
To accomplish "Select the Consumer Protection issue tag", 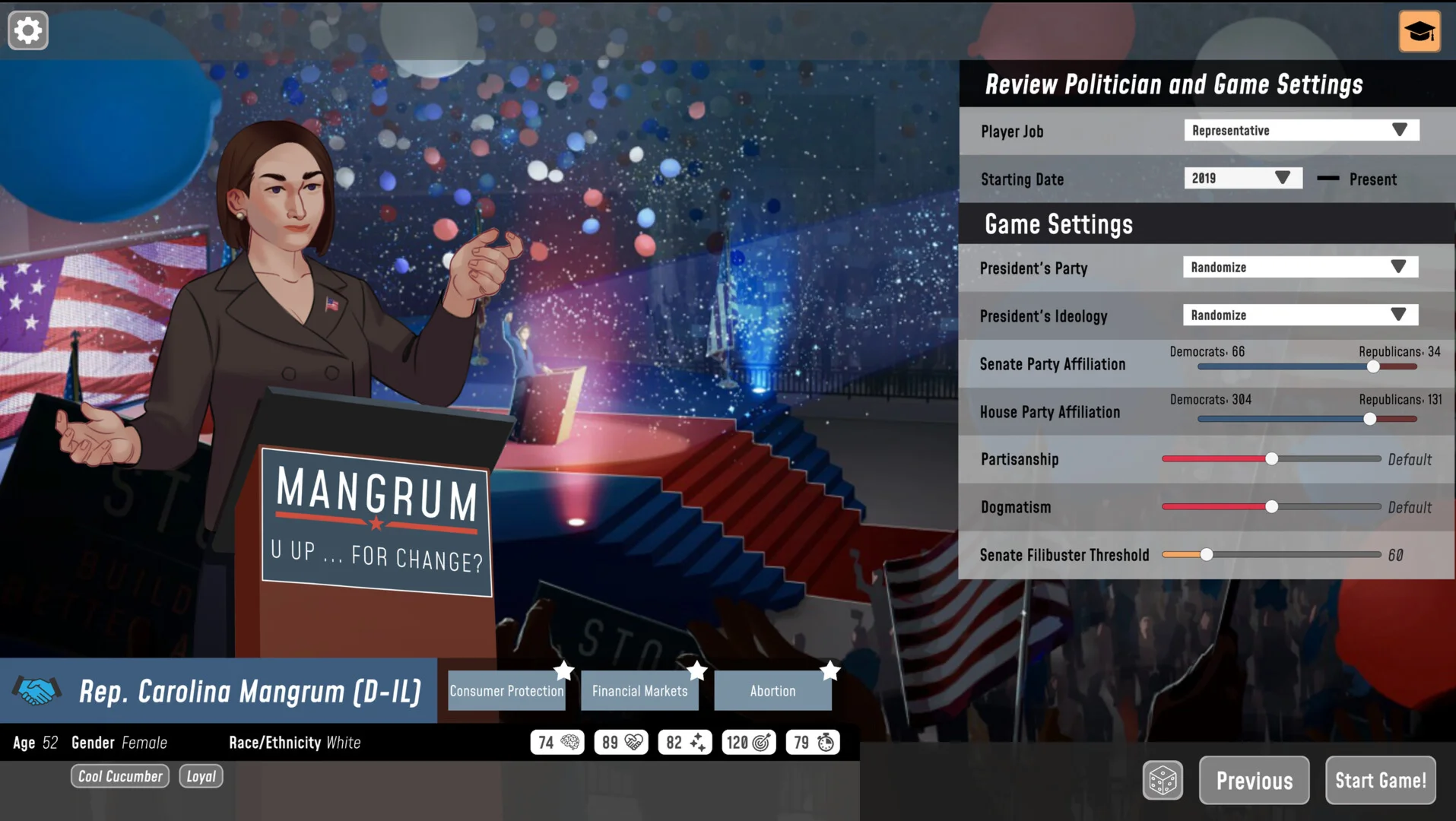I will pos(506,691).
